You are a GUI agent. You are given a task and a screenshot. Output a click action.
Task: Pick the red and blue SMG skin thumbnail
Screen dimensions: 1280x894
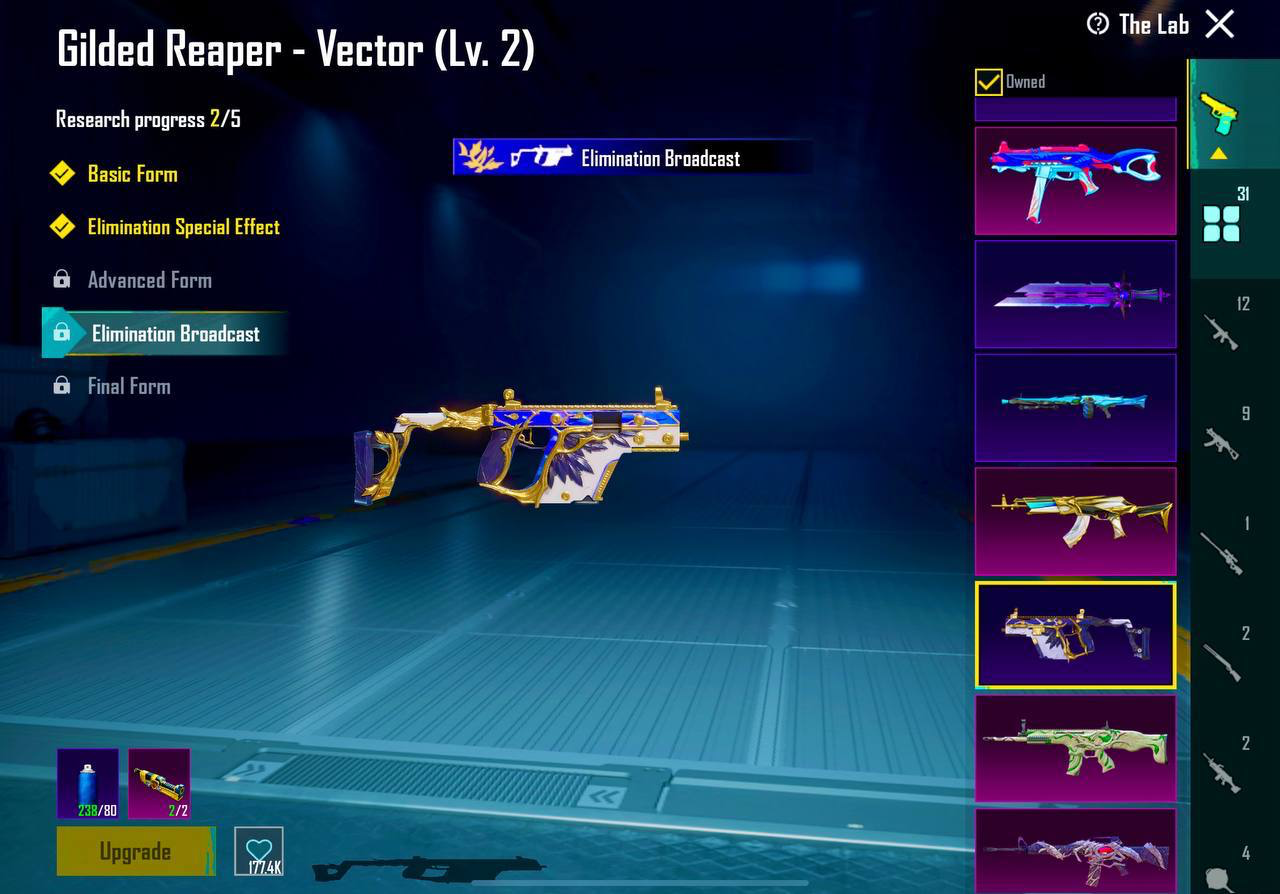pos(1075,181)
